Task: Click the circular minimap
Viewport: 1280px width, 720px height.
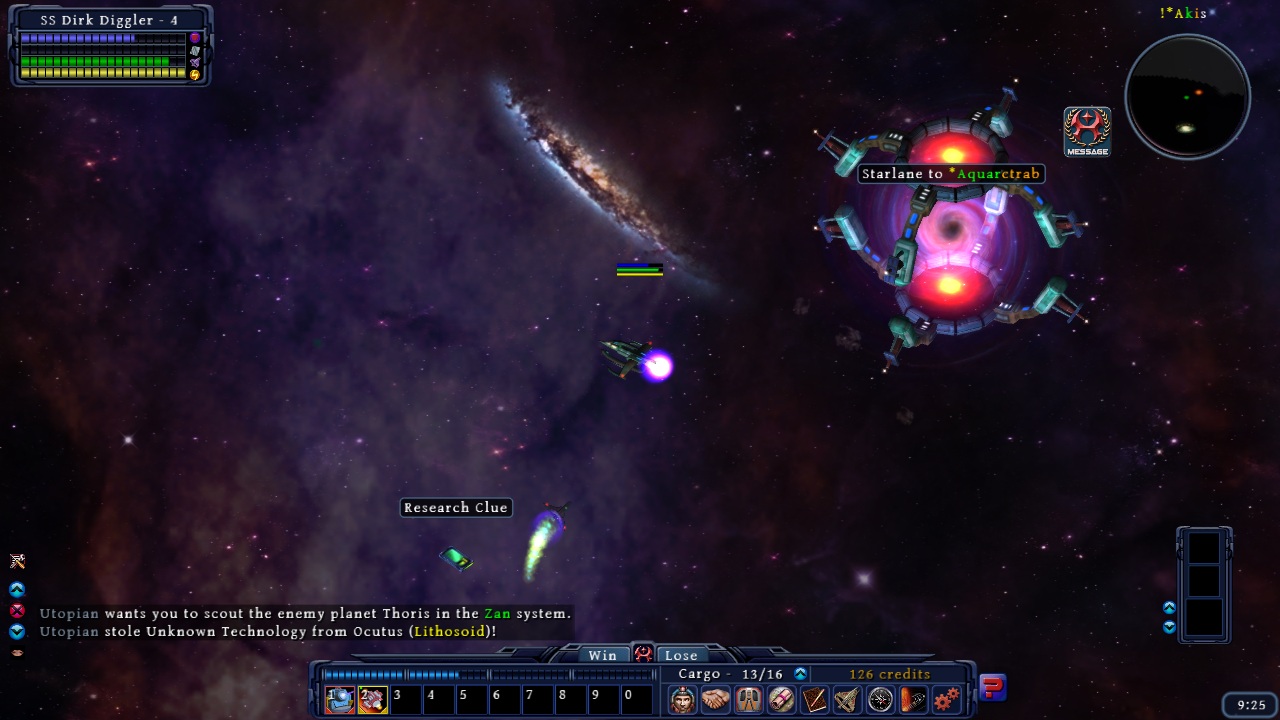Action: (1187, 97)
